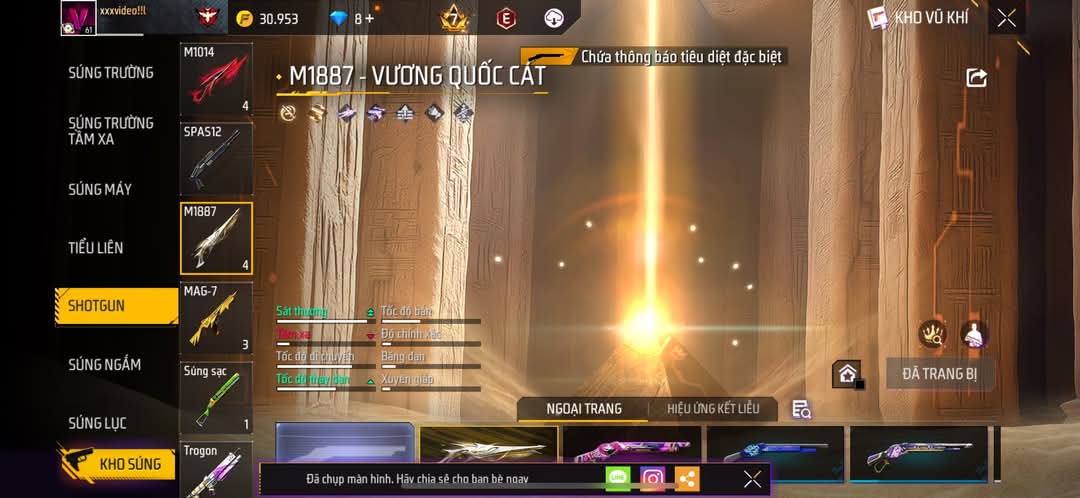Select the Súng sạc weapon entry
Screen dimensions: 1080x498
pyautogui.click(x=216, y=398)
